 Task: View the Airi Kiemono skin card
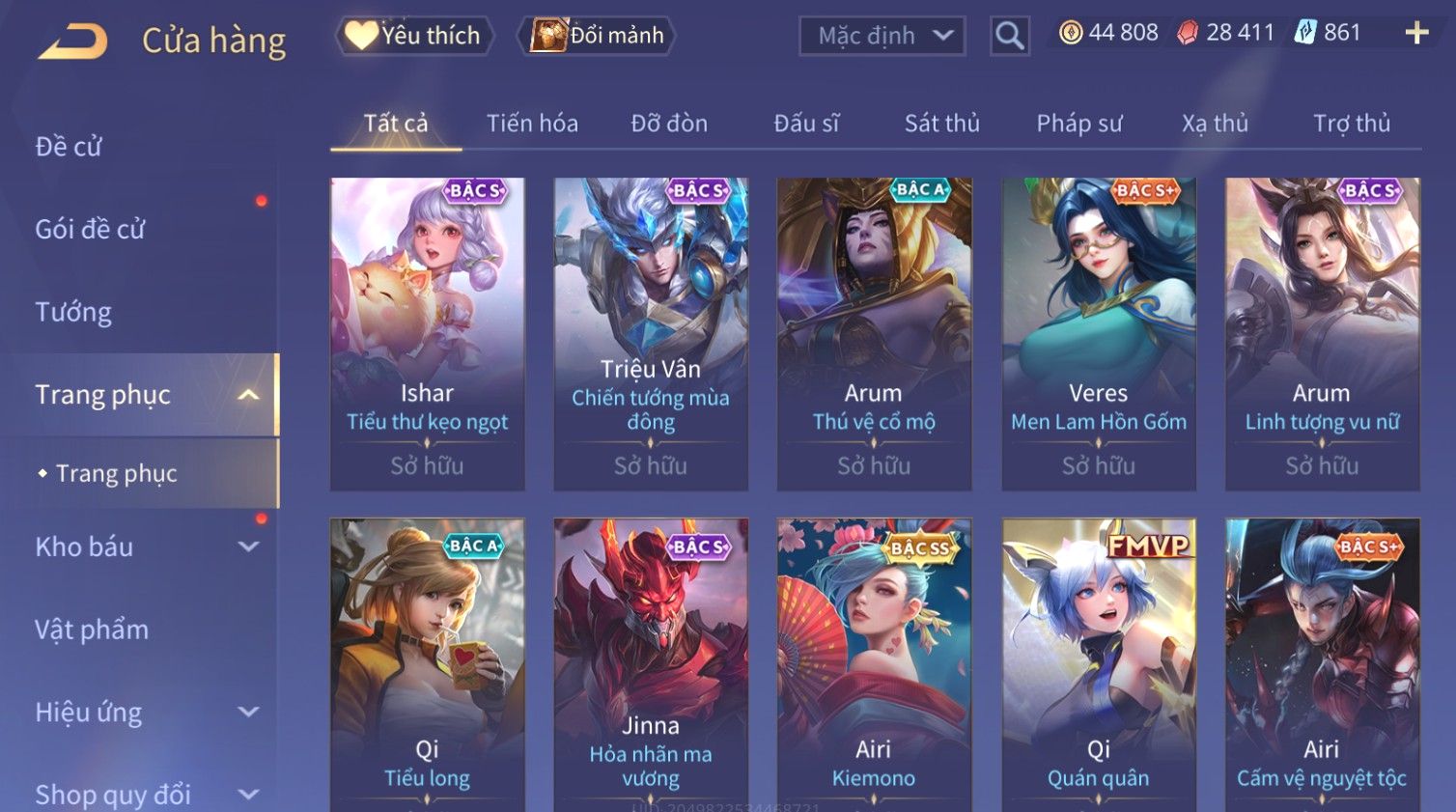874,664
